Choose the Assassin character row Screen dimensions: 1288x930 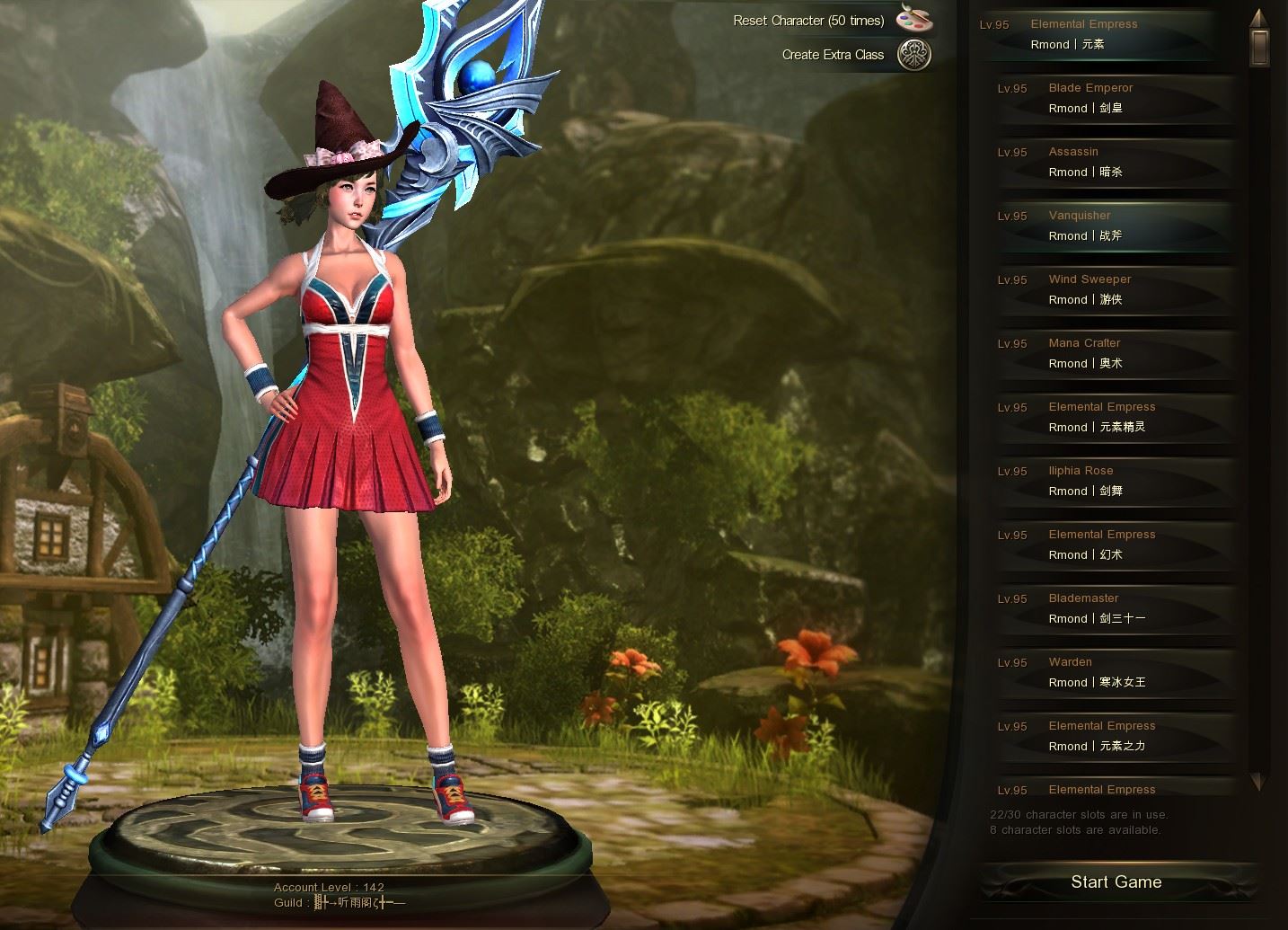click(x=1114, y=162)
